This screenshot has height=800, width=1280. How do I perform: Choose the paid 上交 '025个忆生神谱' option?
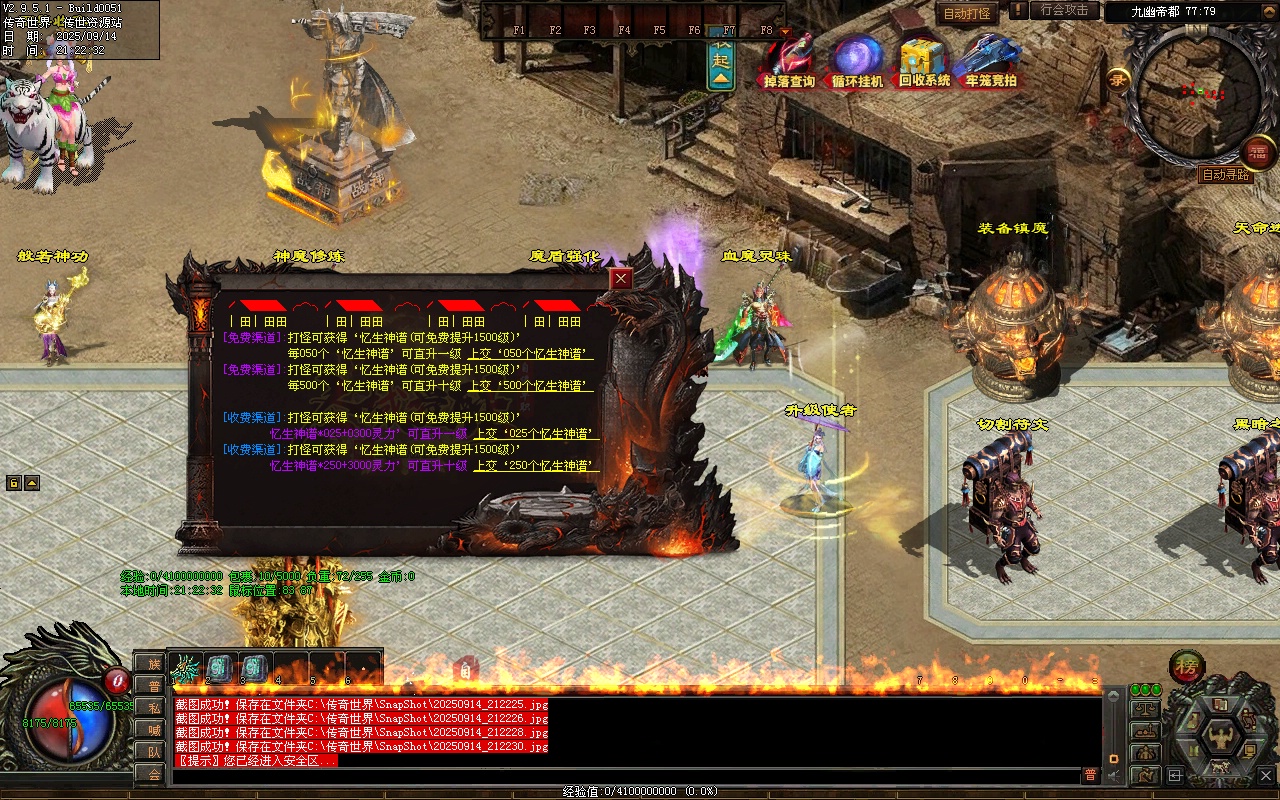click(536, 434)
